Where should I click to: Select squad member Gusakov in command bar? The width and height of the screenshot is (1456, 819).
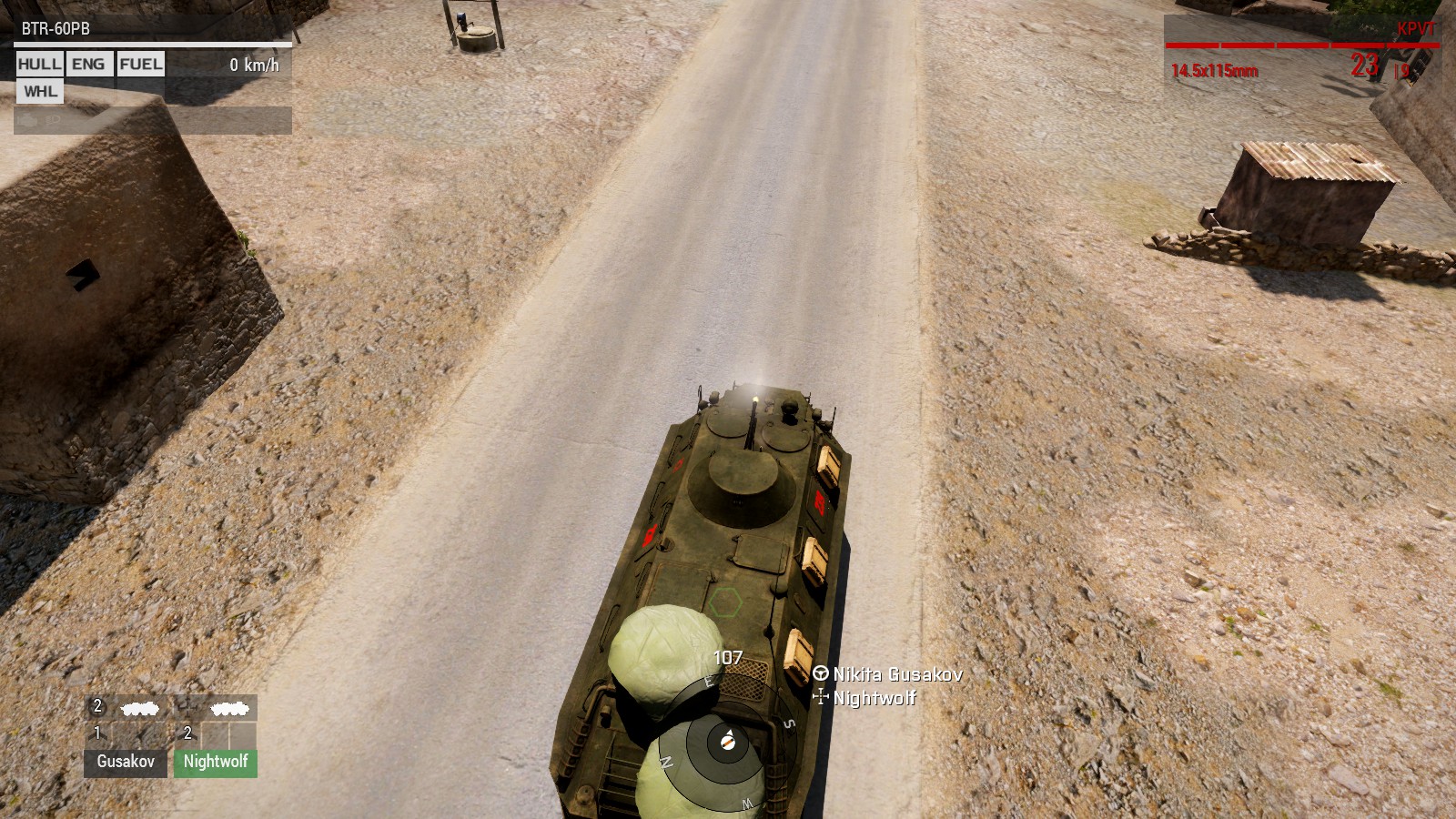[x=126, y=762]
